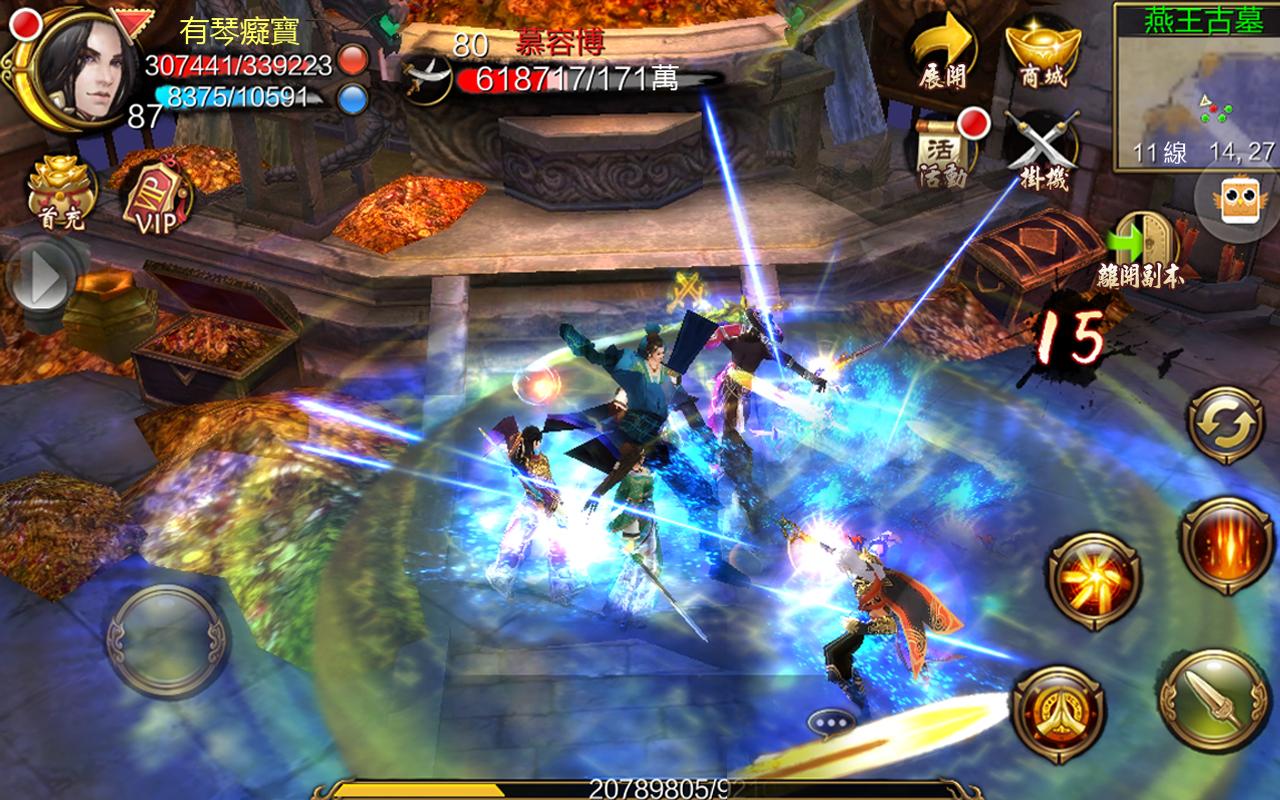This screenshot has width=1280, height=800.
Task: Use the red health potion orb
Action: 353,61
